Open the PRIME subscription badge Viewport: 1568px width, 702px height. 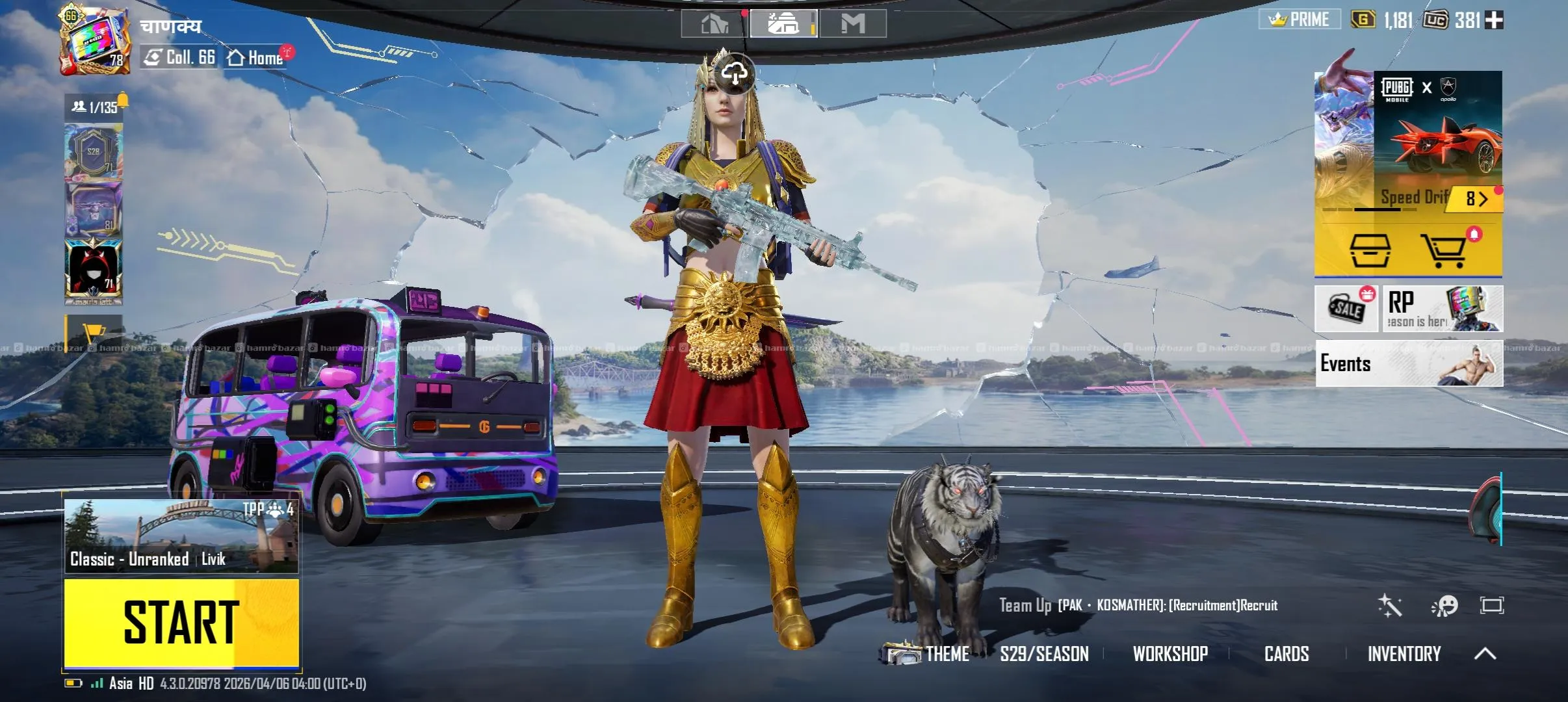point(1300,19)
